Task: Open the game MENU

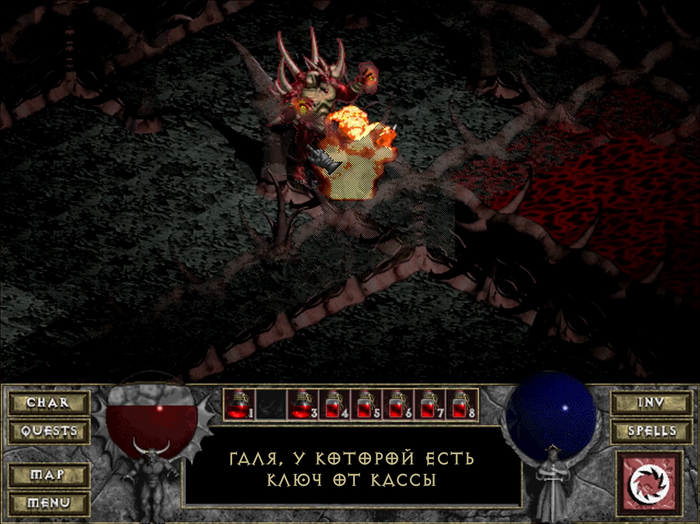Action: point(48,502)
